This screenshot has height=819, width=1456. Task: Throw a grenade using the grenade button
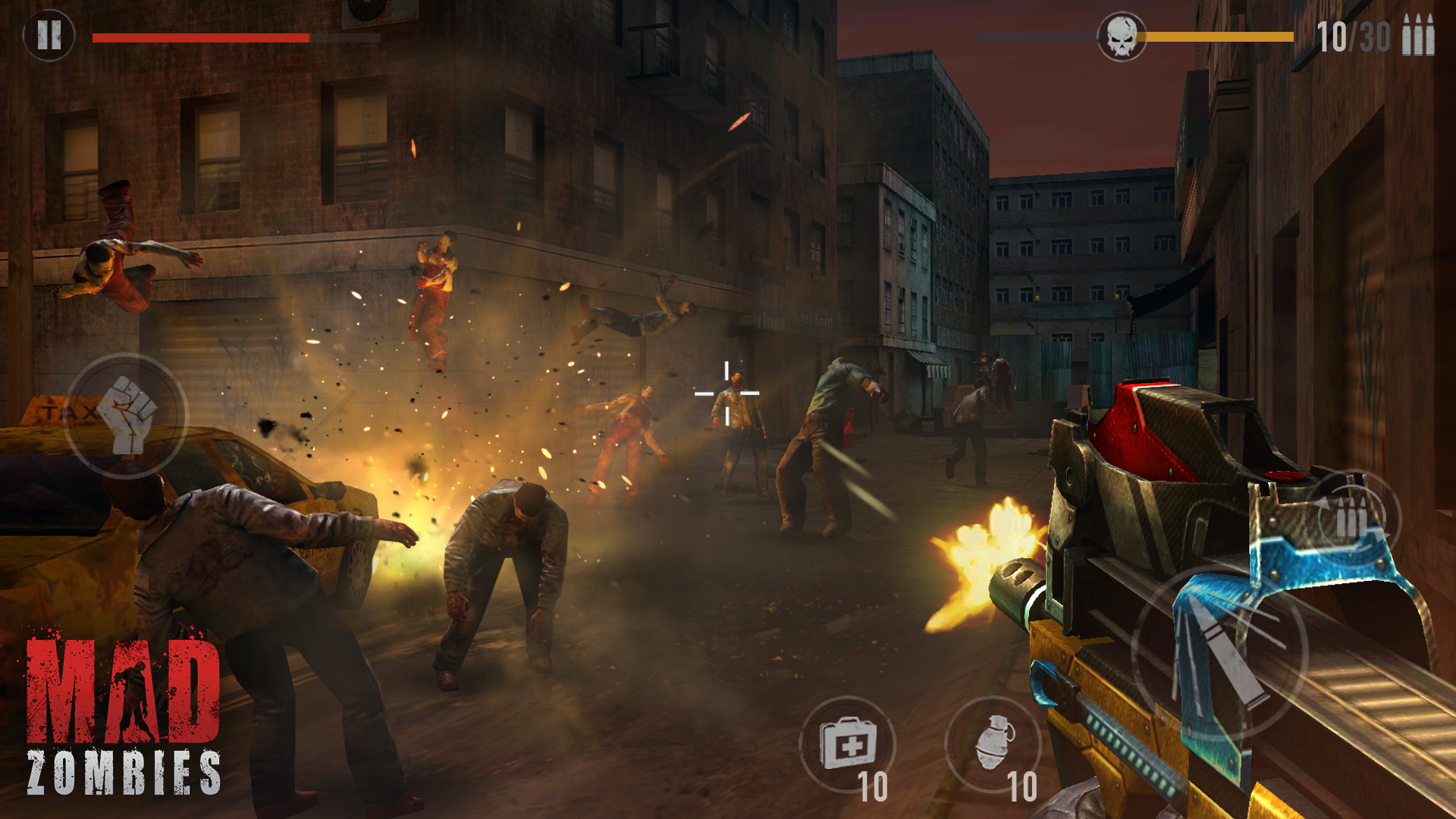993,744
